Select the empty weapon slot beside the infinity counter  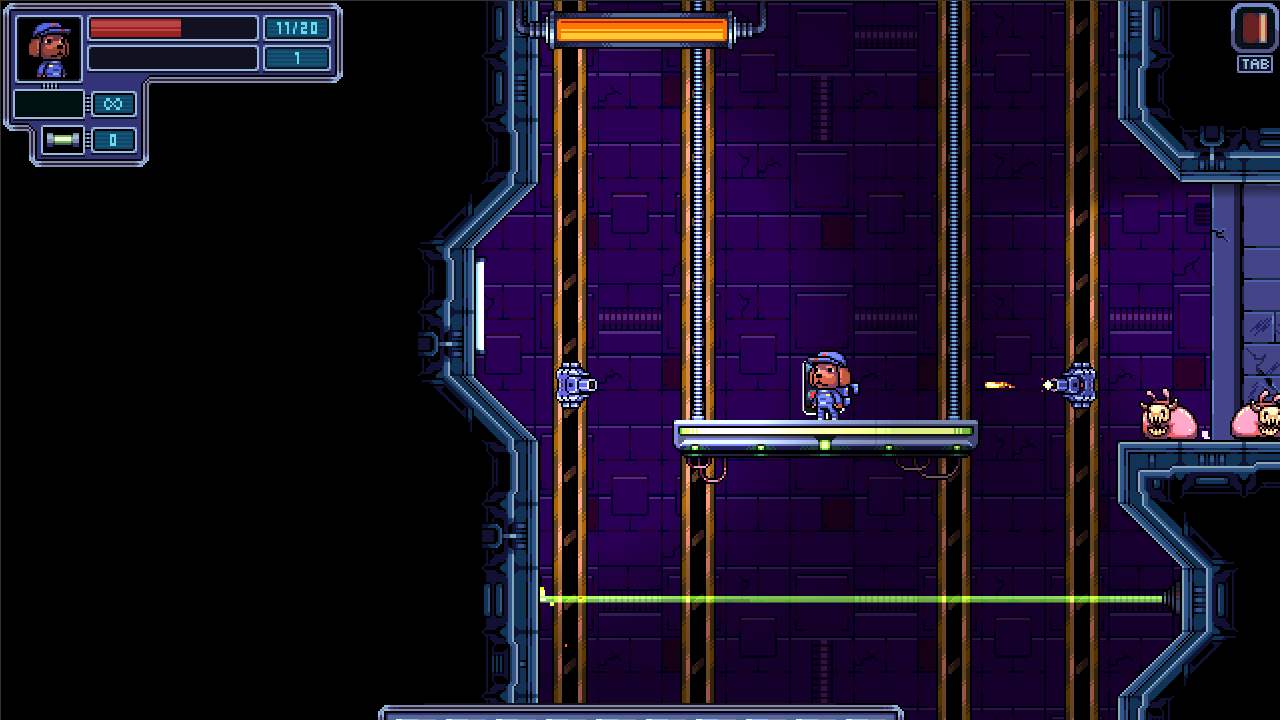(x=49, y=104)
